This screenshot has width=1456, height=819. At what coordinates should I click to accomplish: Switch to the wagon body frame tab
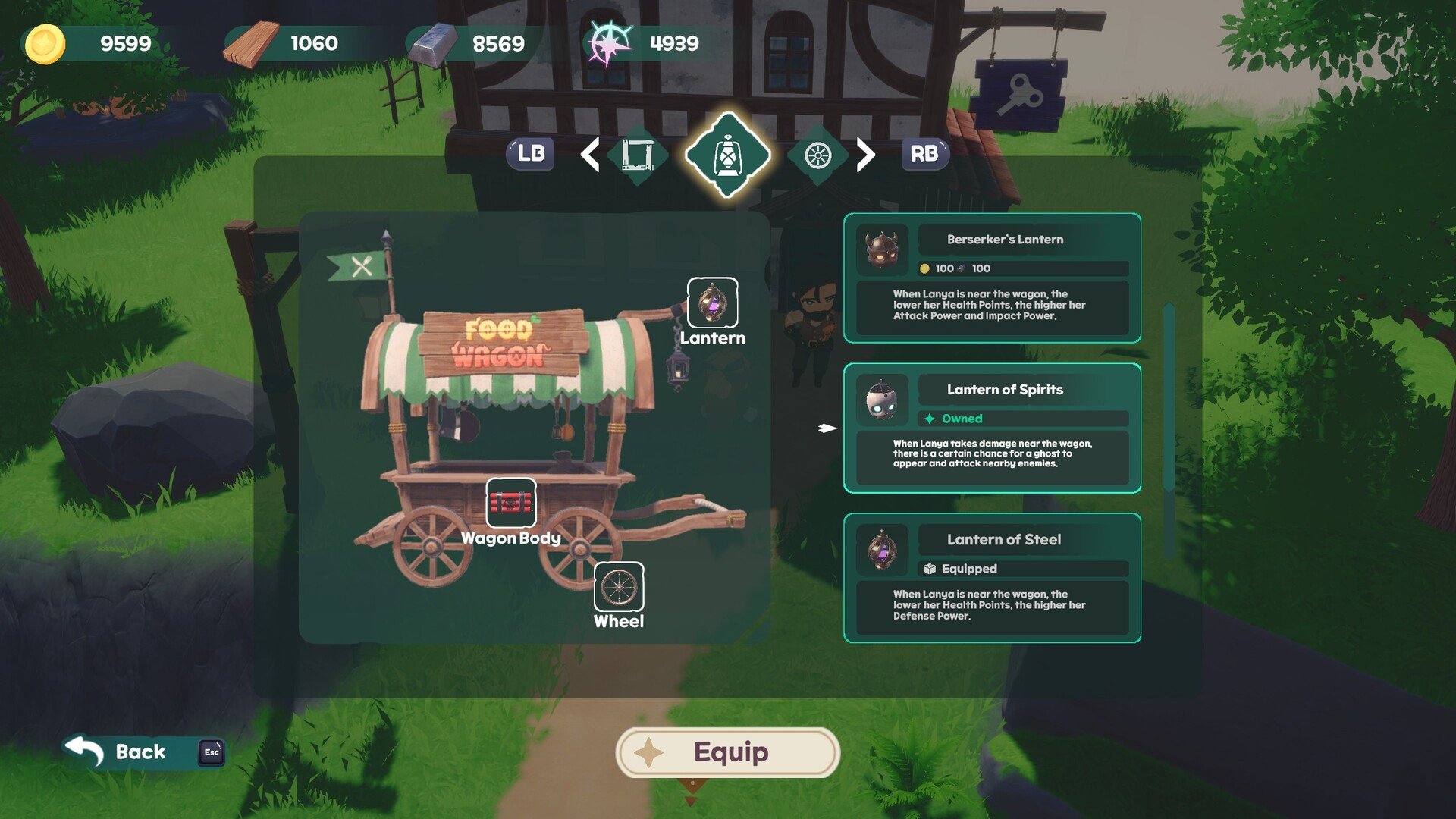637,155
